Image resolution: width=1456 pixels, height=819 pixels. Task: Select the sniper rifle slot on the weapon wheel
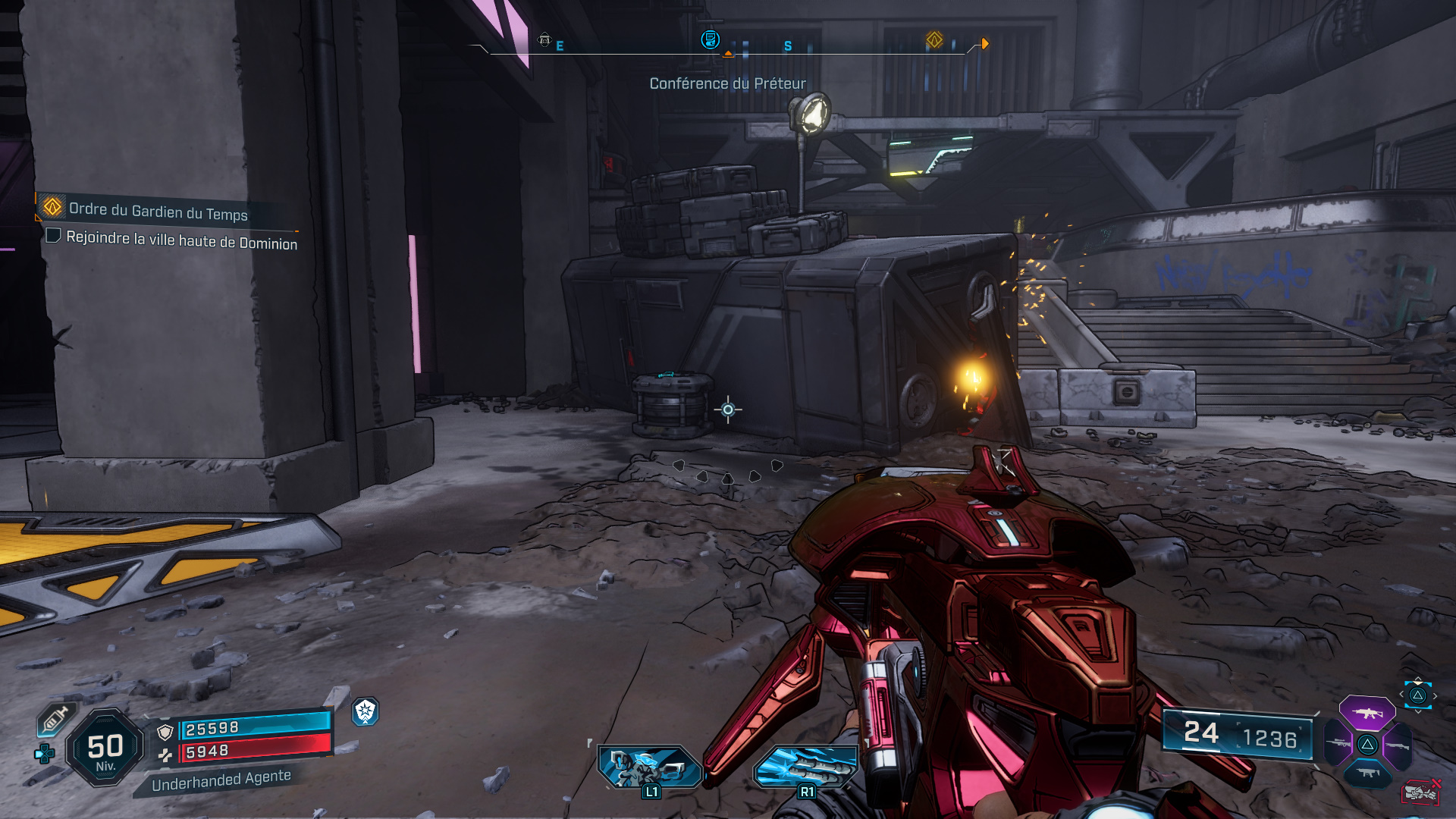click(x=1338, y=742)
